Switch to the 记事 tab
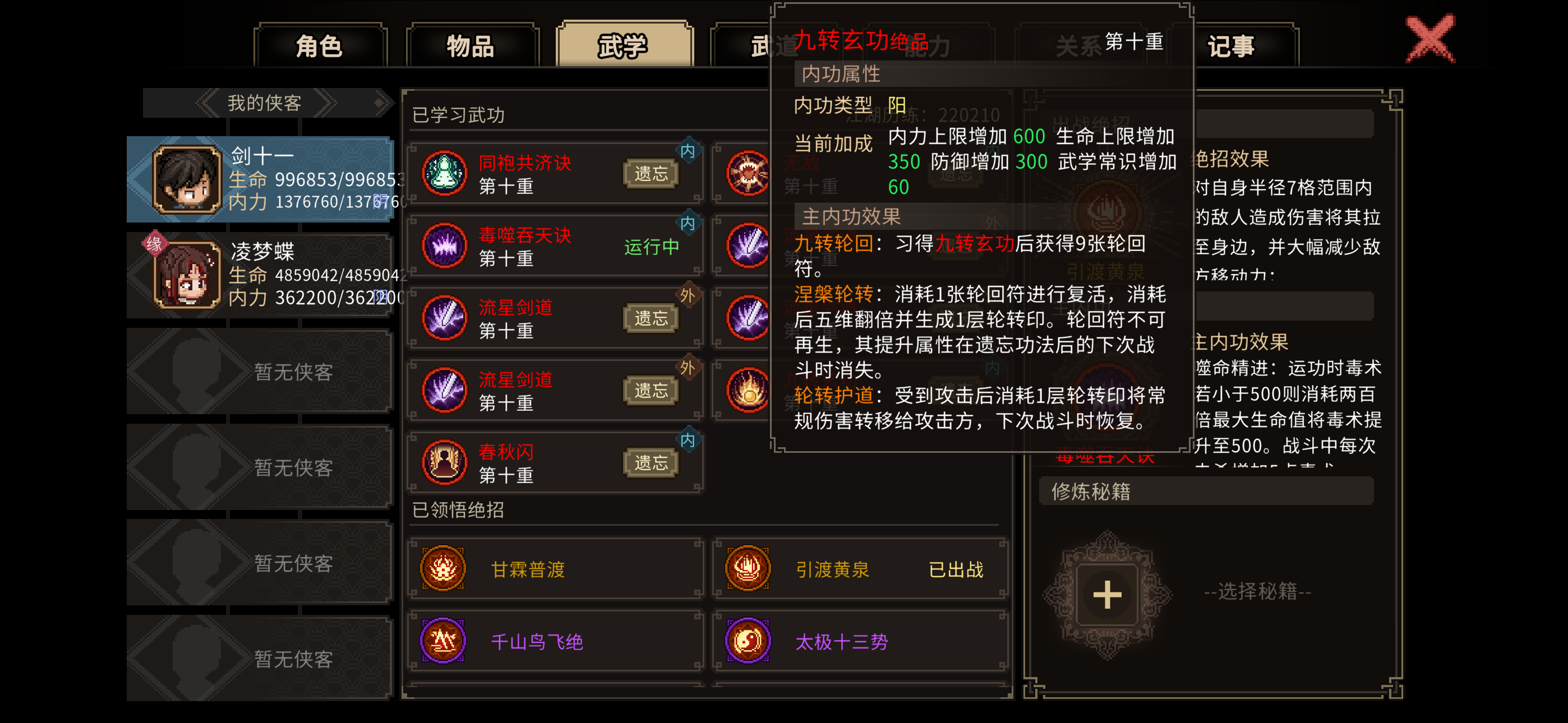Image resolution: width=1568 pixels, height=723 pixels. 1231,45
